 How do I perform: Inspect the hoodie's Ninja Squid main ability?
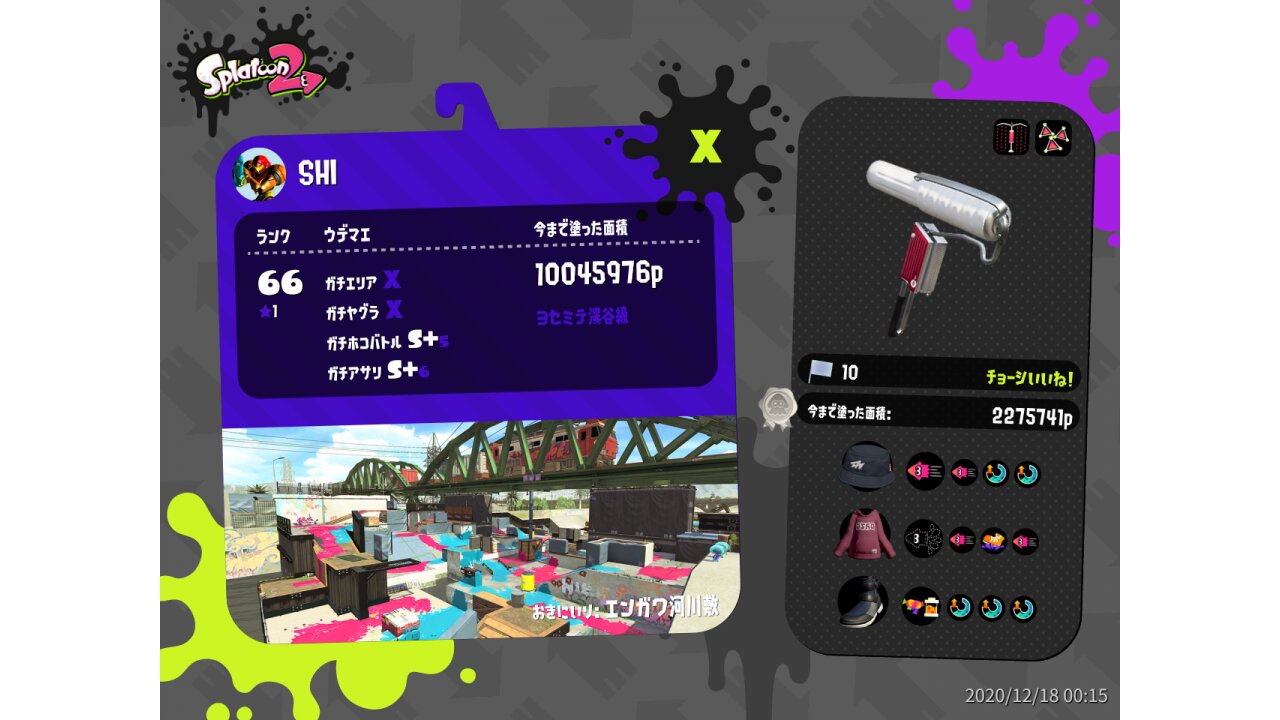(x=923, y=539)
